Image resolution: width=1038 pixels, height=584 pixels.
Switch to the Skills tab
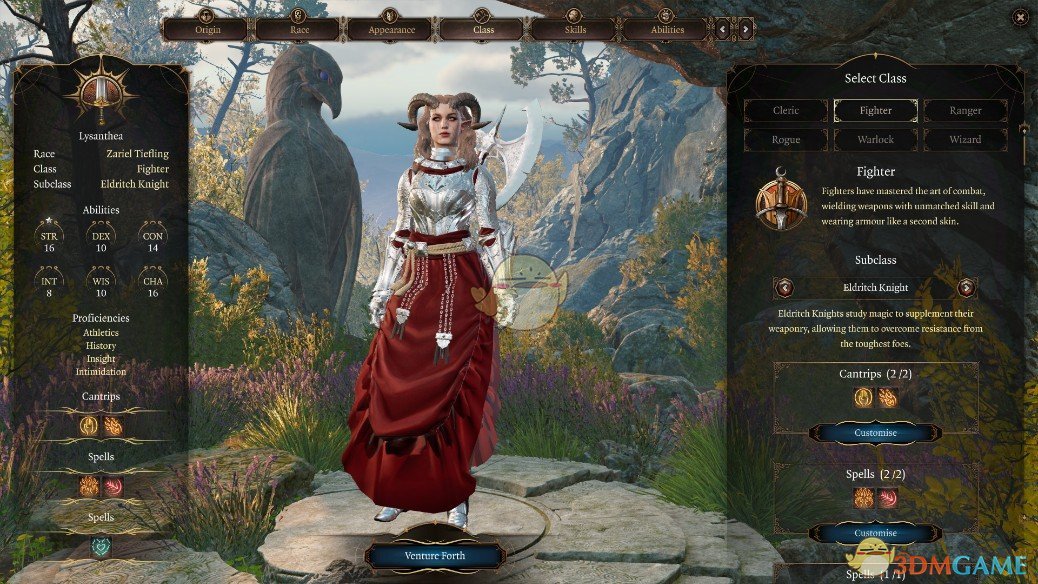575,29
